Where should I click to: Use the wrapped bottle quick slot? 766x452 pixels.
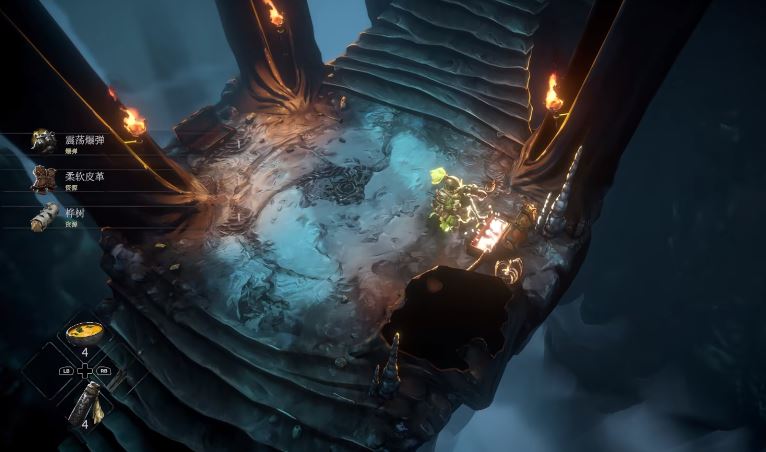pos(84,404)
